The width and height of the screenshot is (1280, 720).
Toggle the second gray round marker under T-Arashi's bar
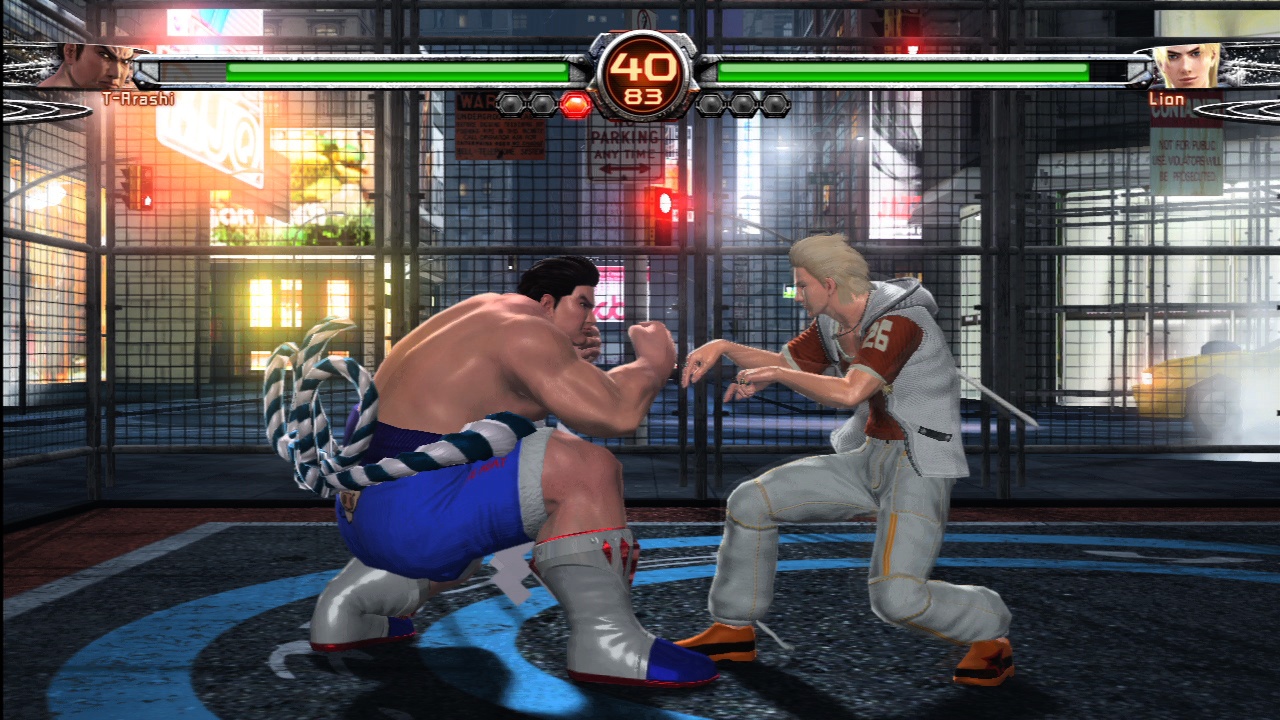(543, 103)
